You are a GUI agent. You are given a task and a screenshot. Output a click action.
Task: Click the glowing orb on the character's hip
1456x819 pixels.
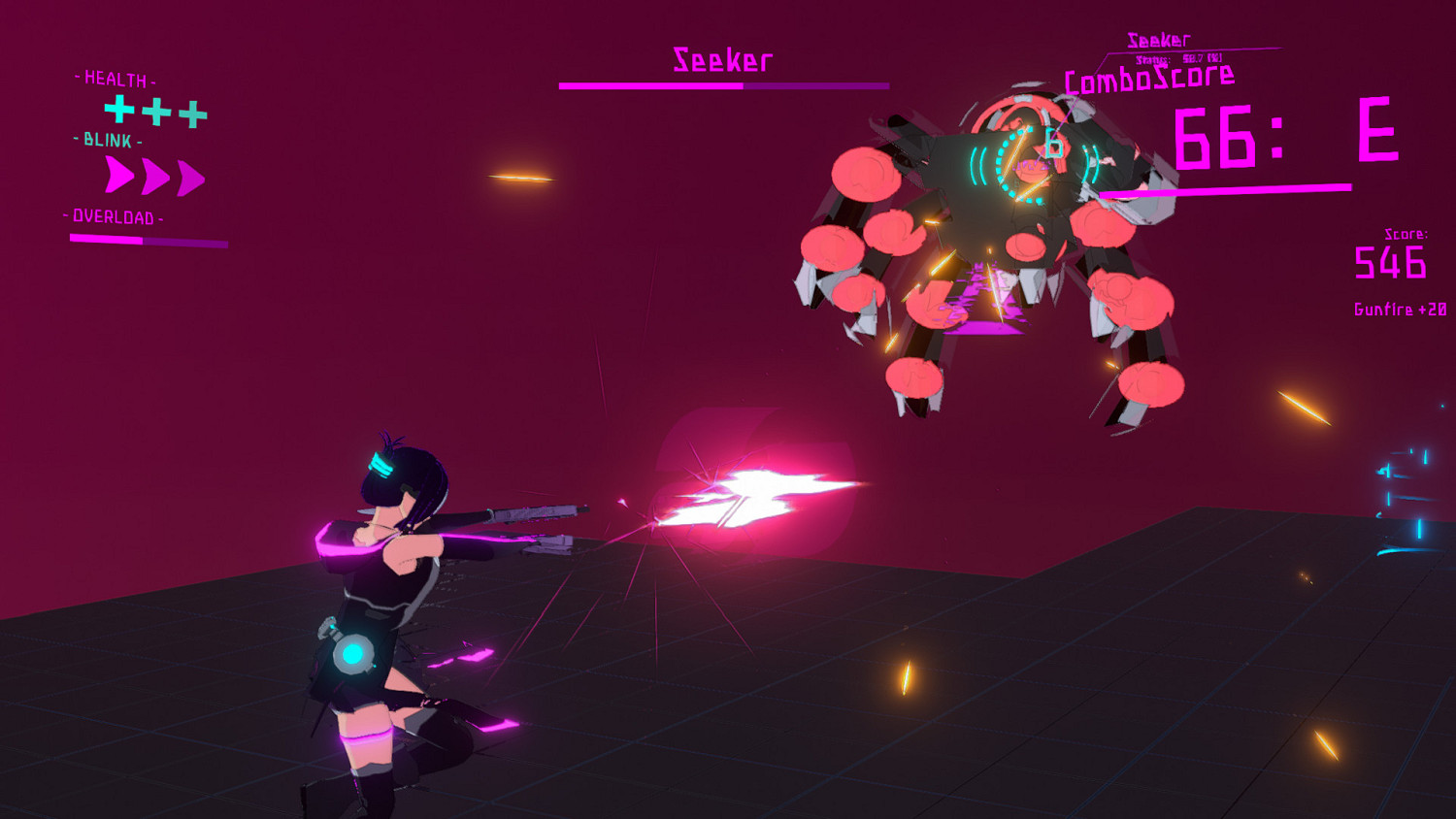[355, 656]
